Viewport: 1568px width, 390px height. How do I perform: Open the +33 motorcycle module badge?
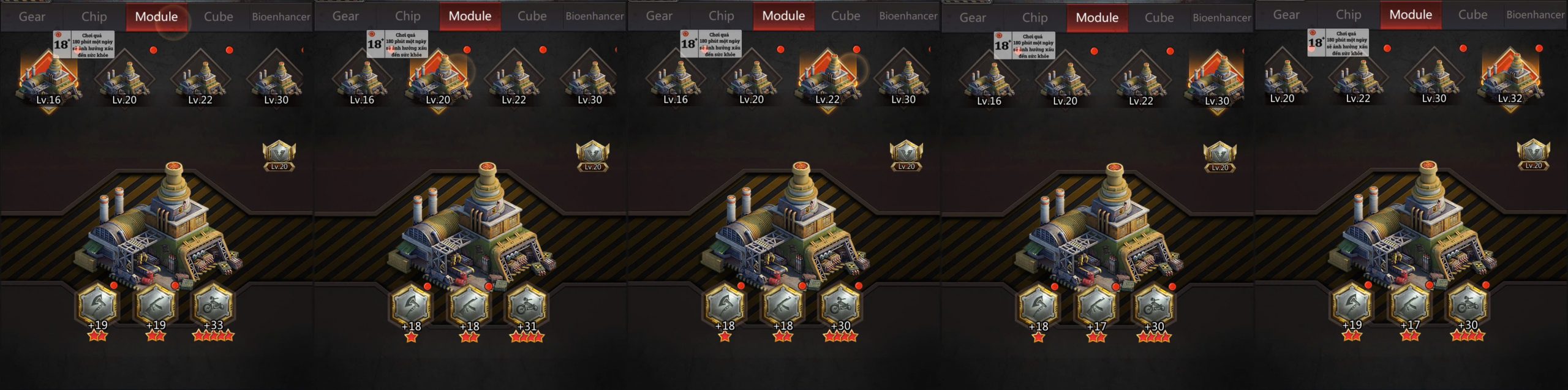(213, 305)
